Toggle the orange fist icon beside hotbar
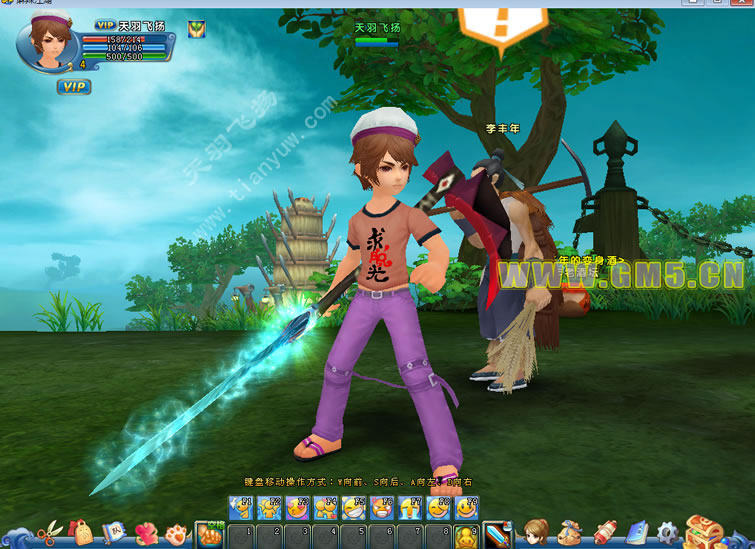Image resolution: width=755 pixels, height=549 pixels. 210,534
